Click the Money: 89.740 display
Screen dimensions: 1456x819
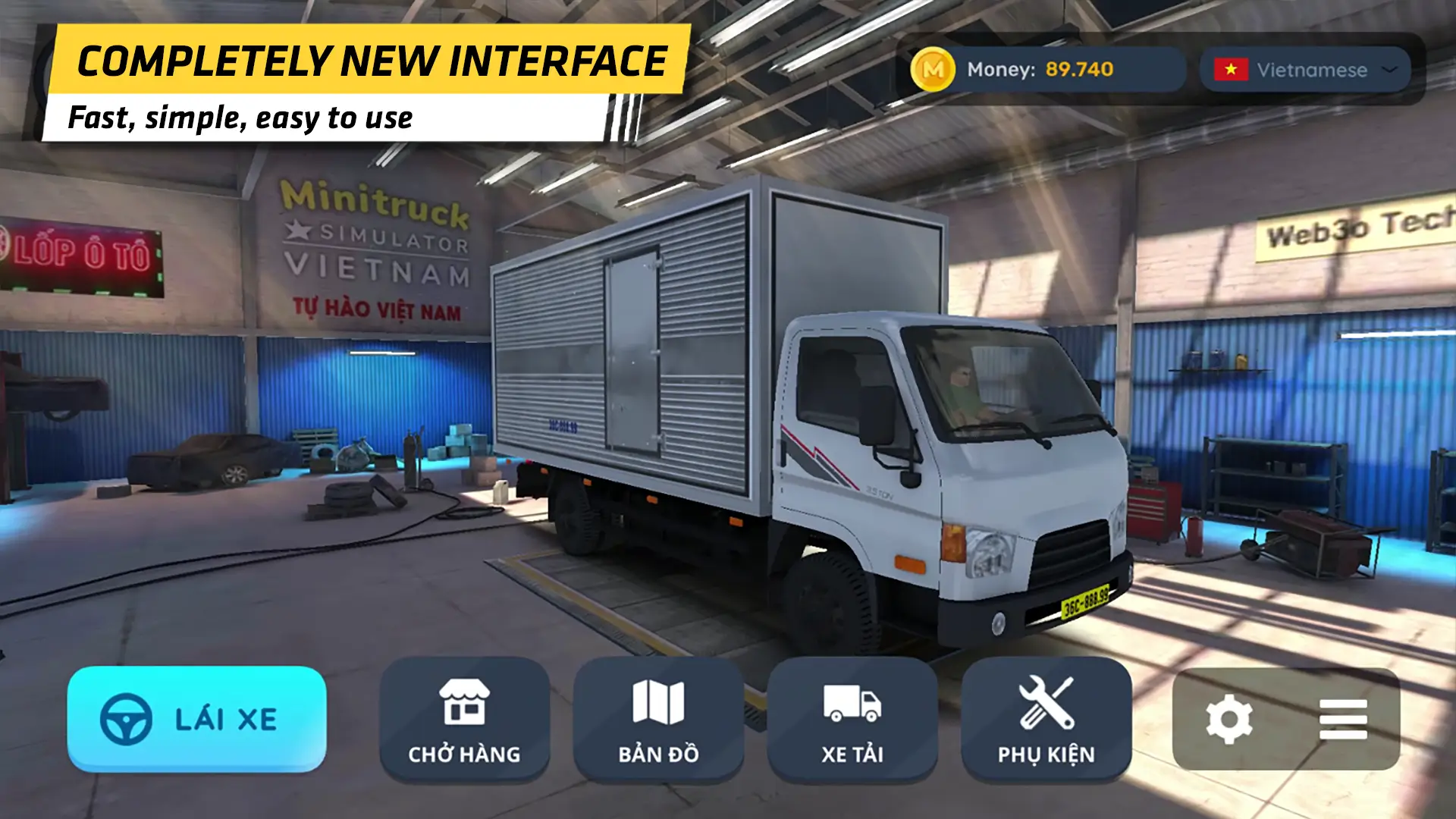point(1039,70)
